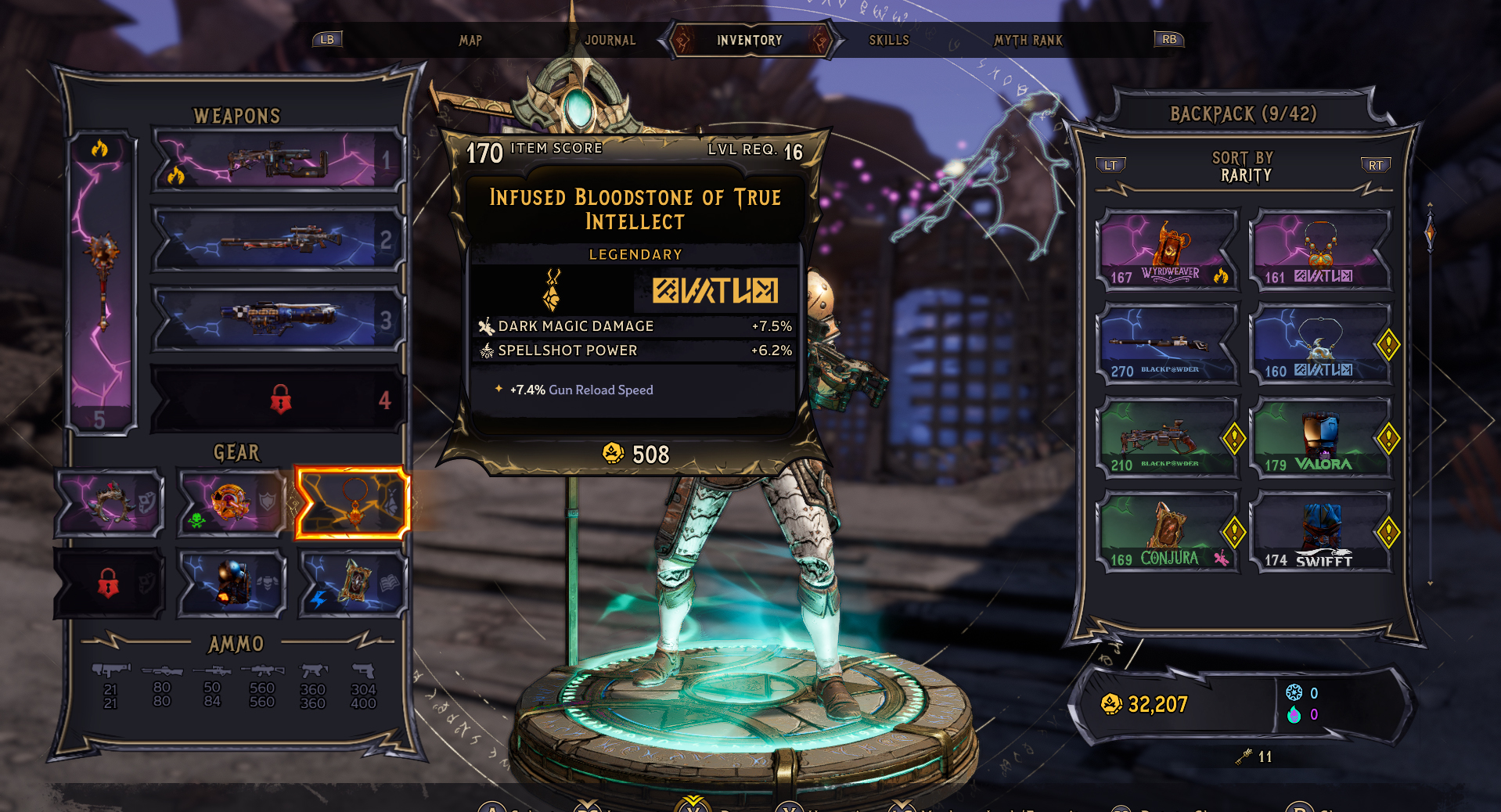Open the Journal tab
This screenshot has width=1501, height=812.
(610, 40)
